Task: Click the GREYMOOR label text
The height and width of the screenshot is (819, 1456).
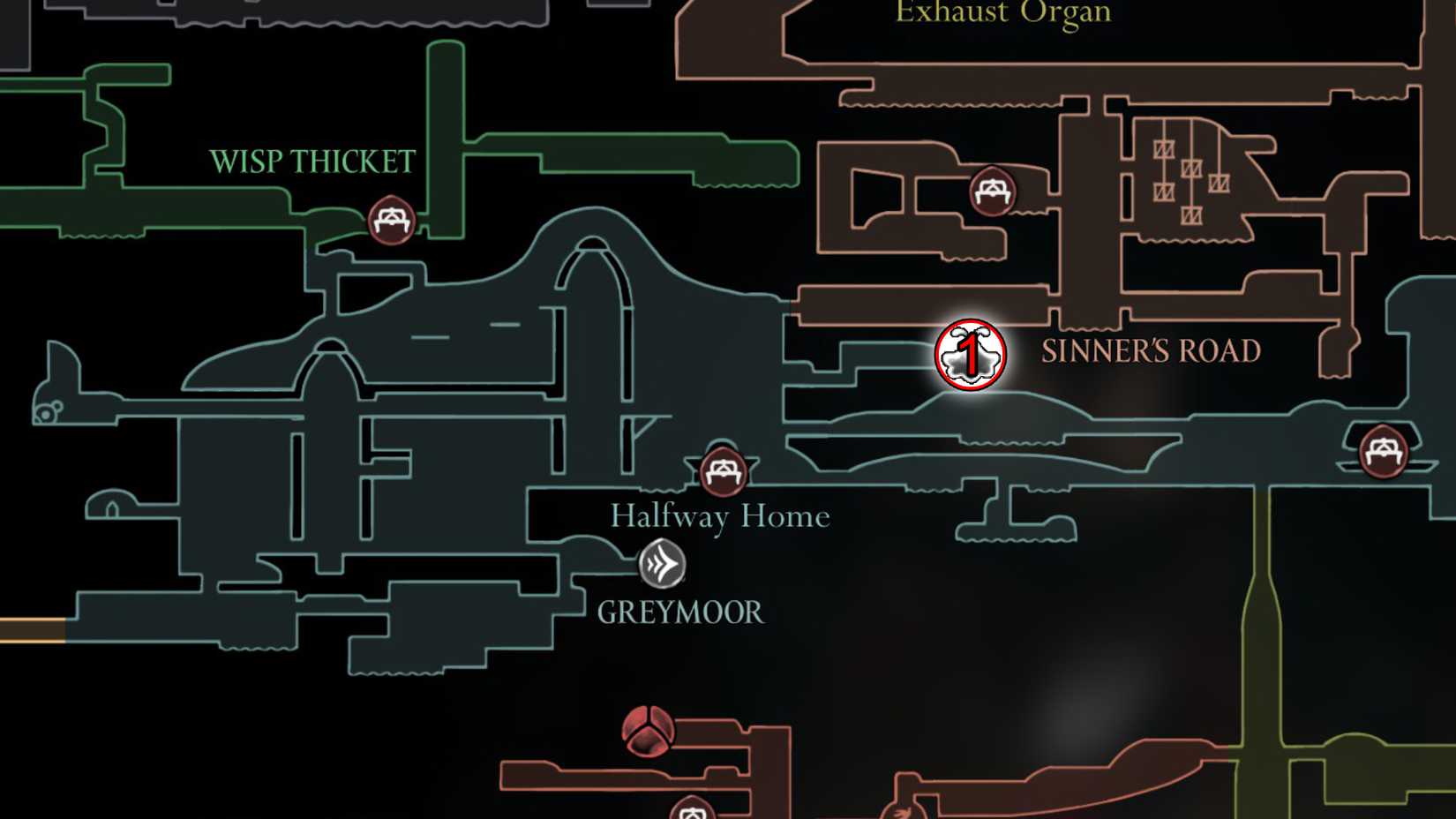Action: click(x=680, y=611)
